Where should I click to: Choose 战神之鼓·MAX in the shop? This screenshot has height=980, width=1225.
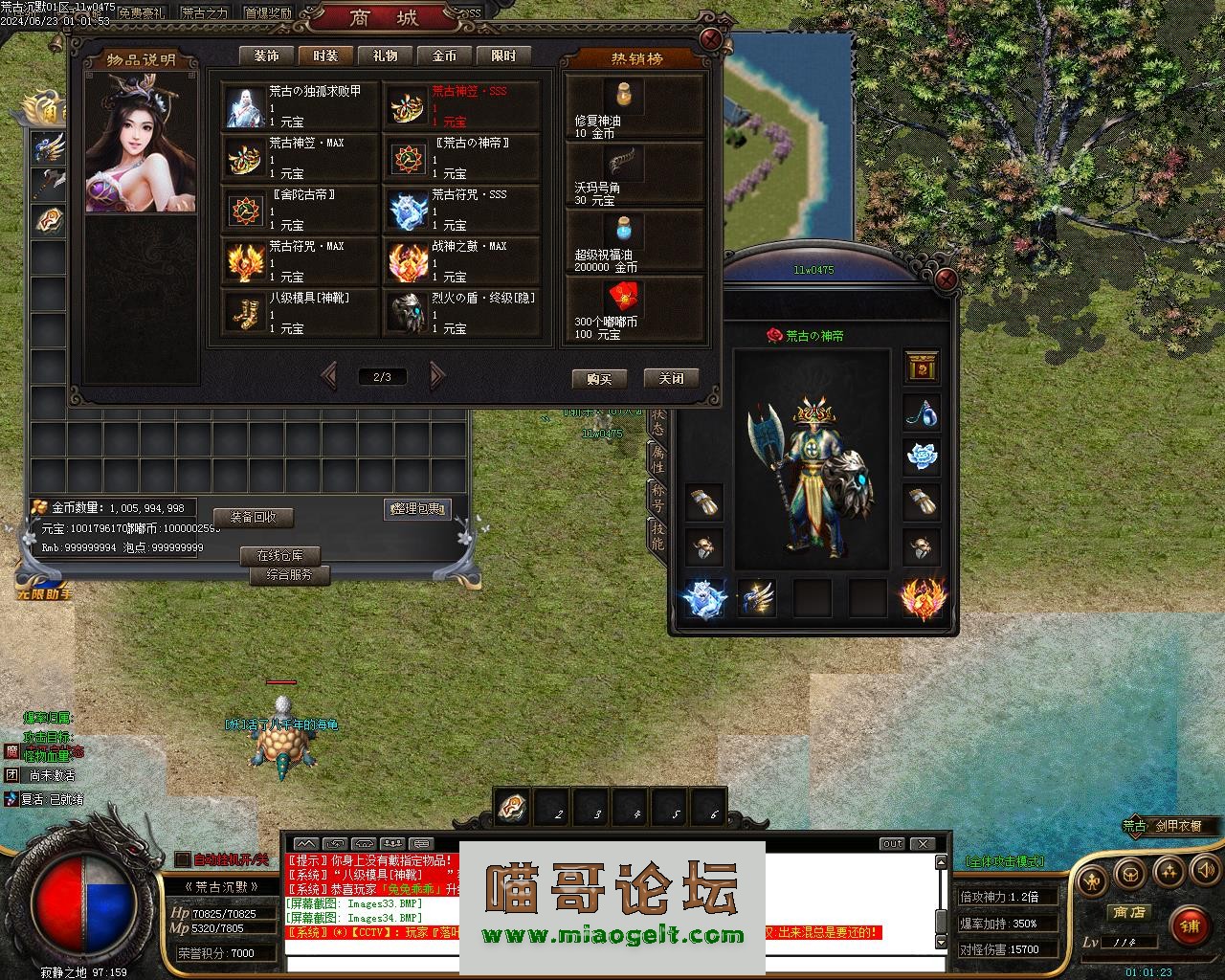[x=462, y=261]
